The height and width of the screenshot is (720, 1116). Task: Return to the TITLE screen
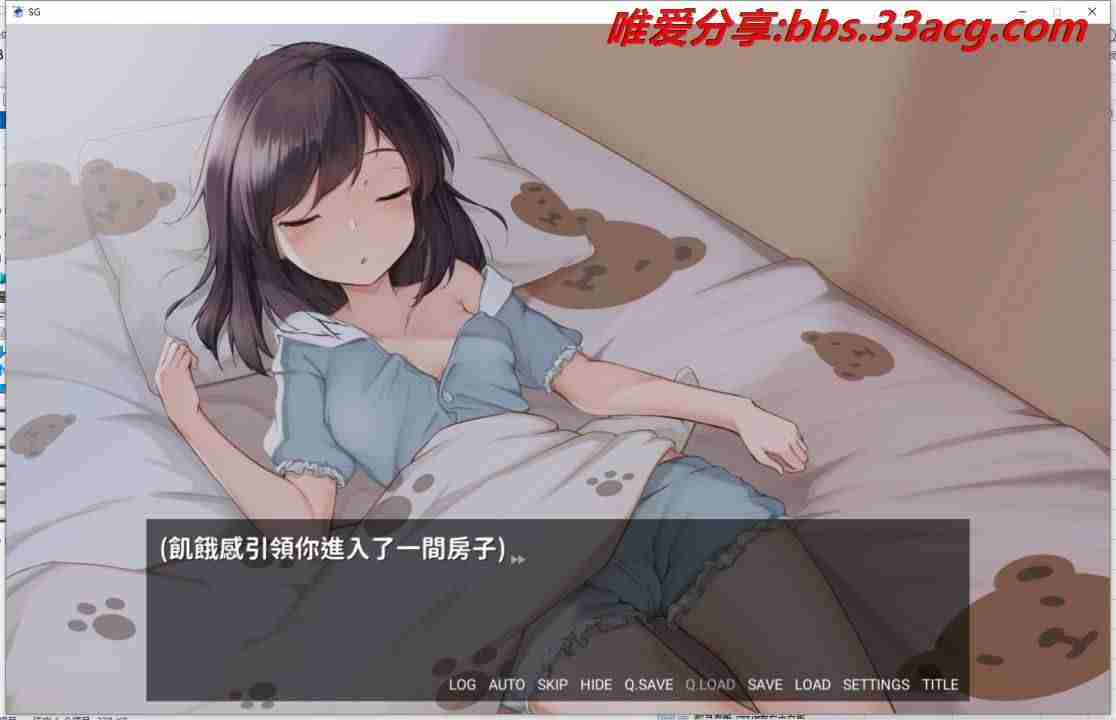click(940, 685)
